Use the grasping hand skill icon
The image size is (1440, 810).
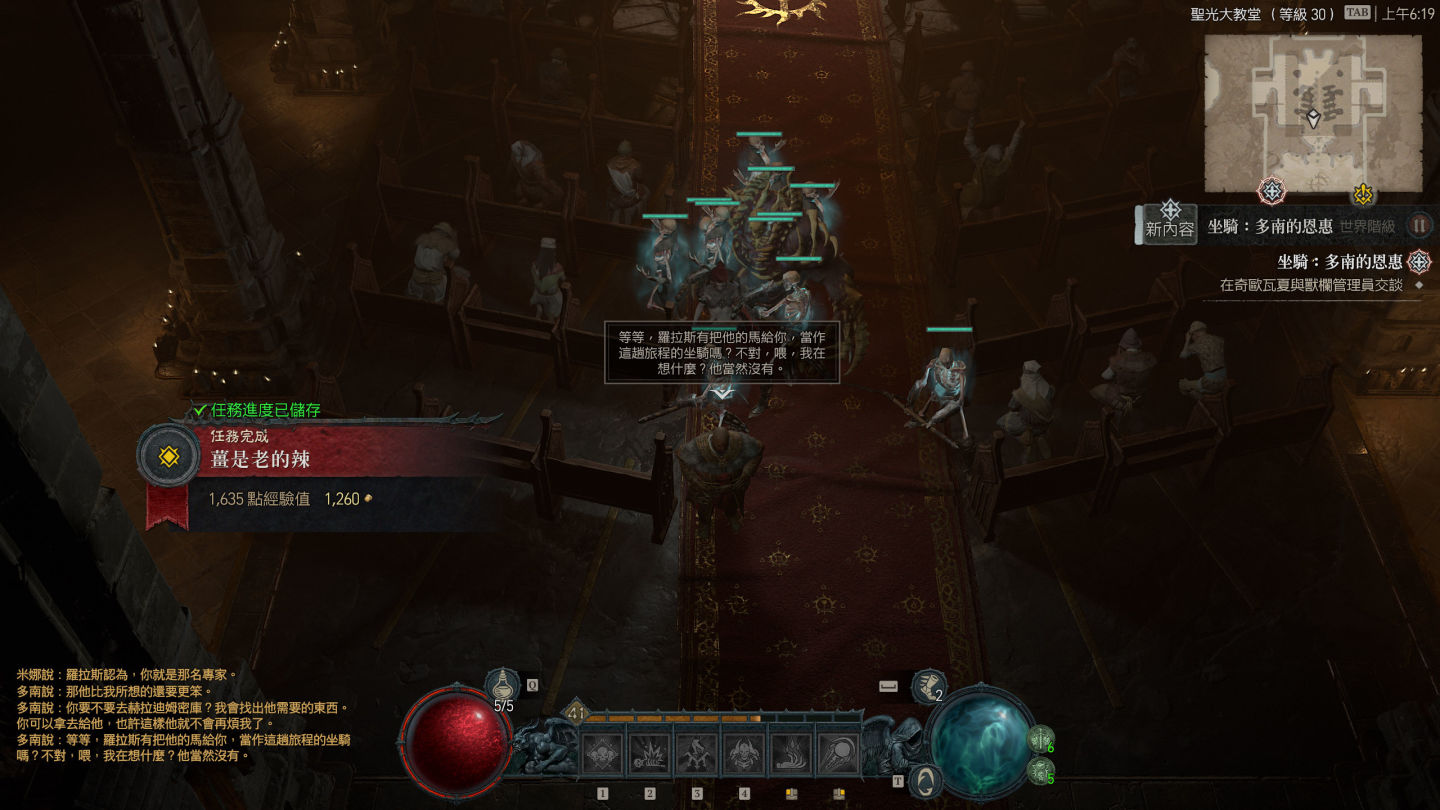tap(791, 754)
